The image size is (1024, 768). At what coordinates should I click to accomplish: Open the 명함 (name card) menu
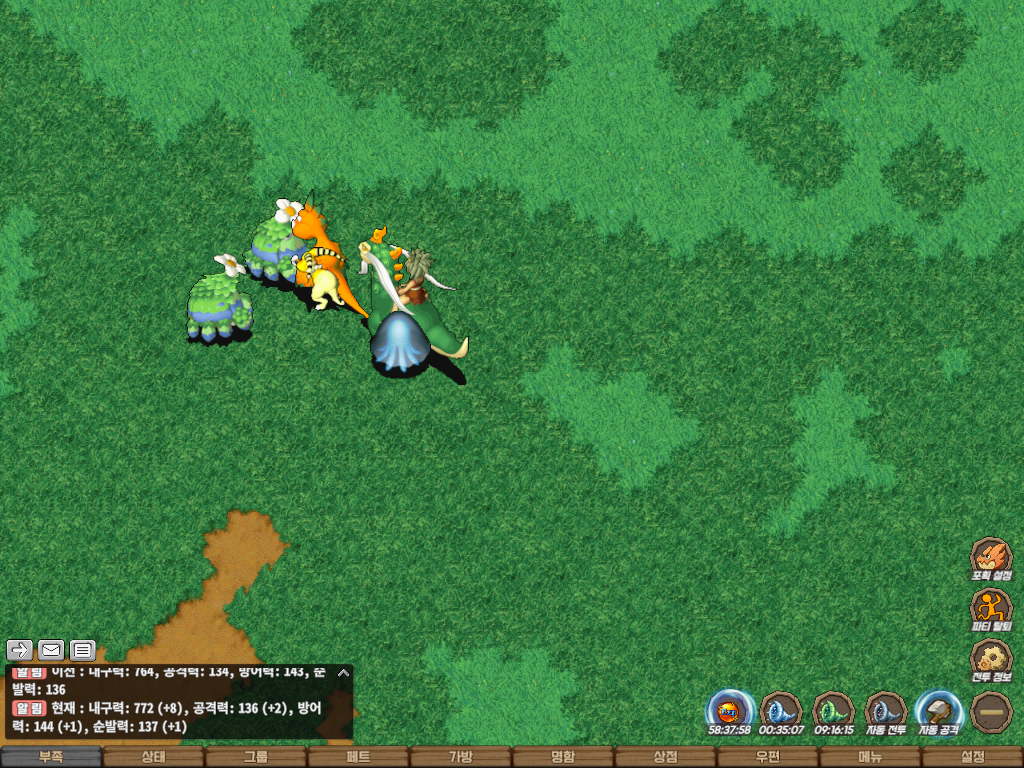(563, 757)
